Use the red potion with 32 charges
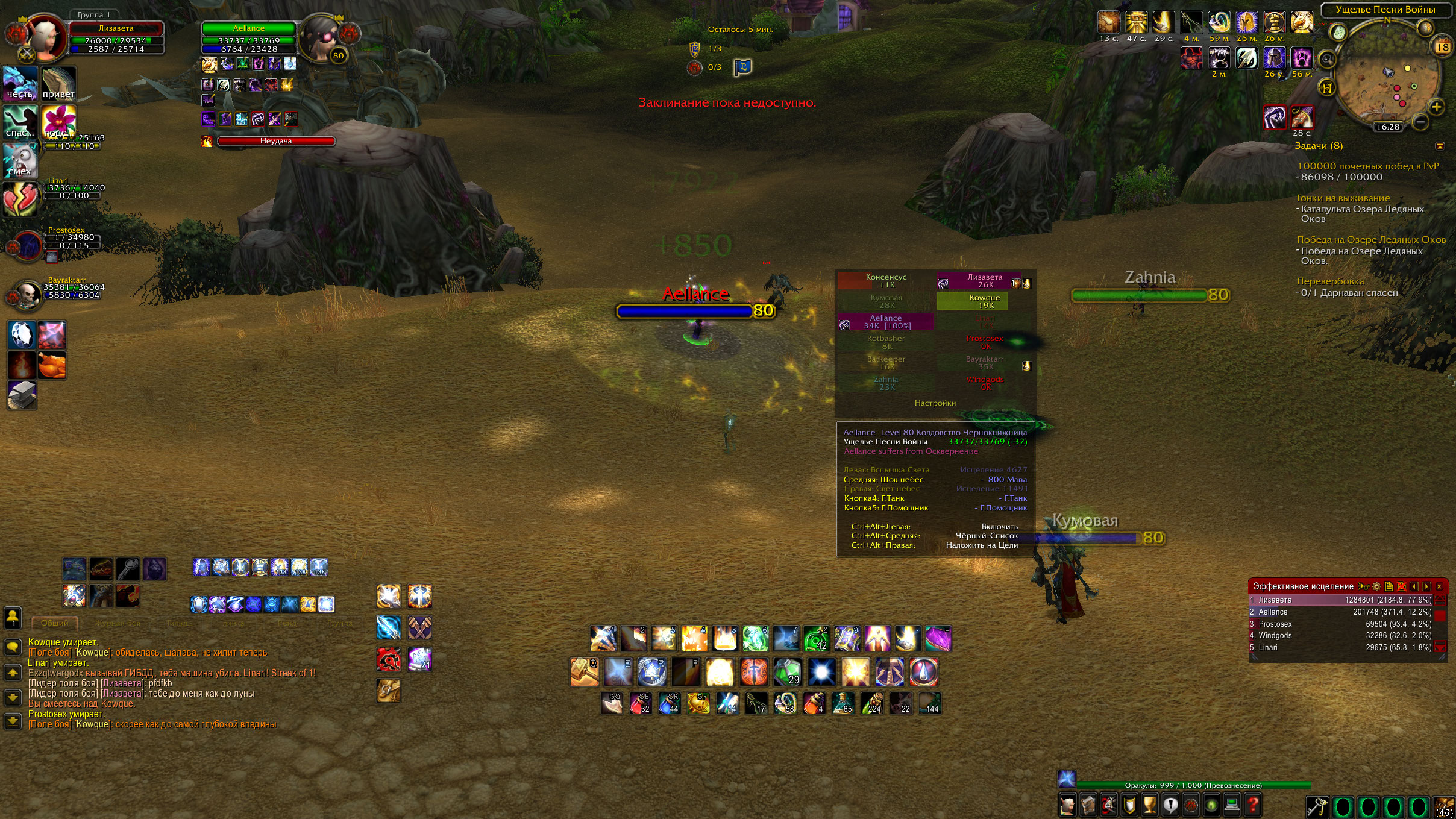This screenshot has height=819, width=1456. click(x=640, y=703)
